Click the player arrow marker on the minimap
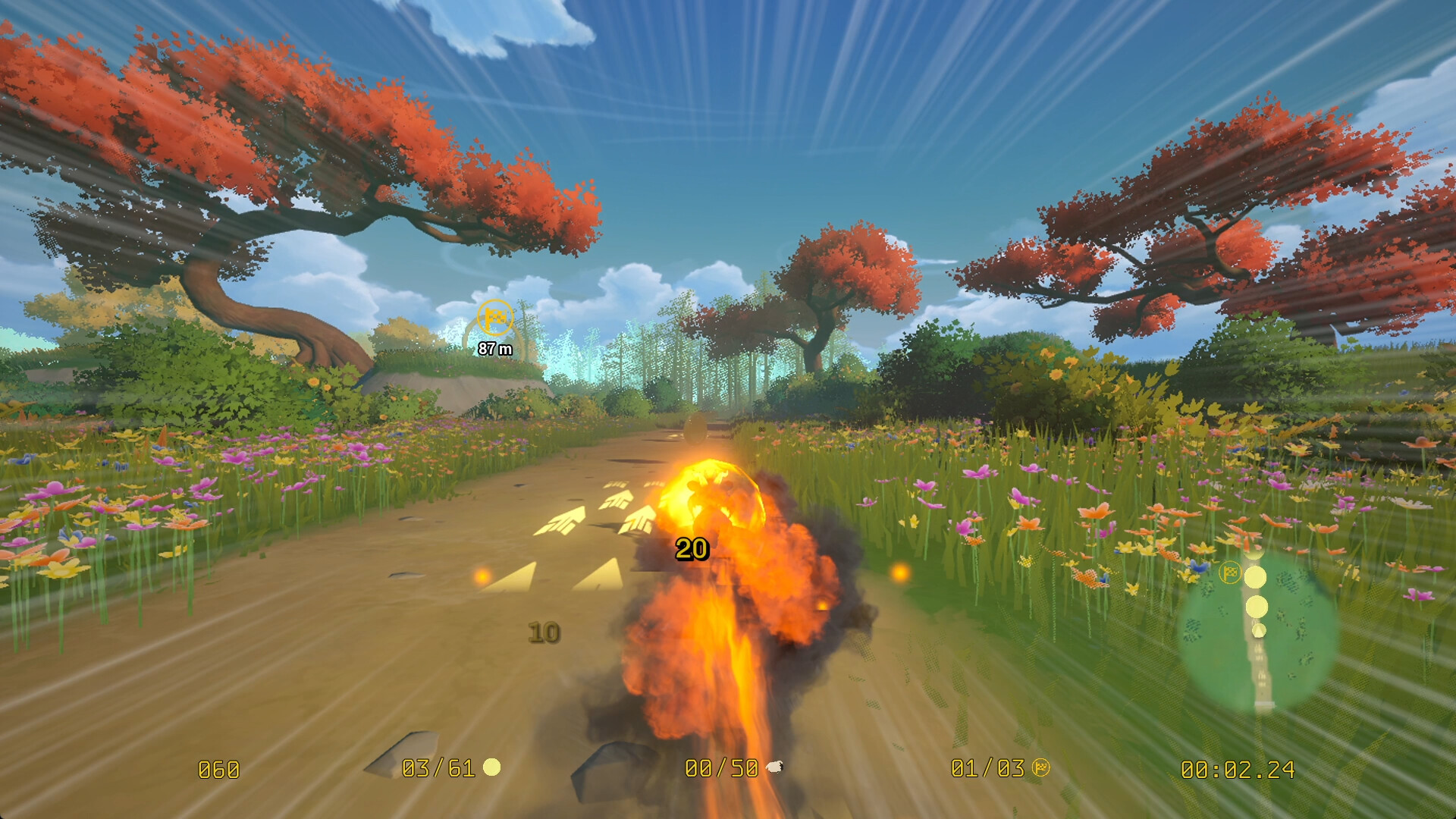Screen dimensions: 1456x819 (x=1259, y=631)
